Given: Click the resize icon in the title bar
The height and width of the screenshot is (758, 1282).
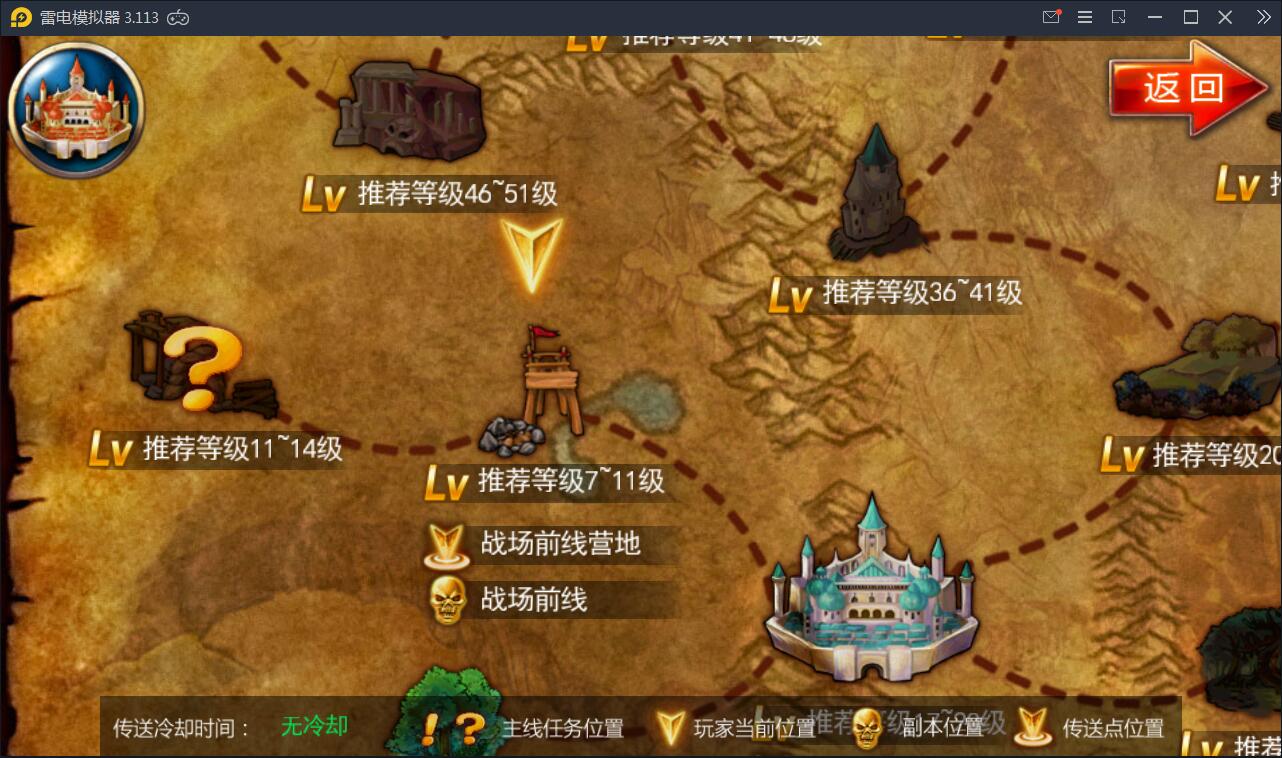Looking at the screenshot, I should click(1120, 16).
